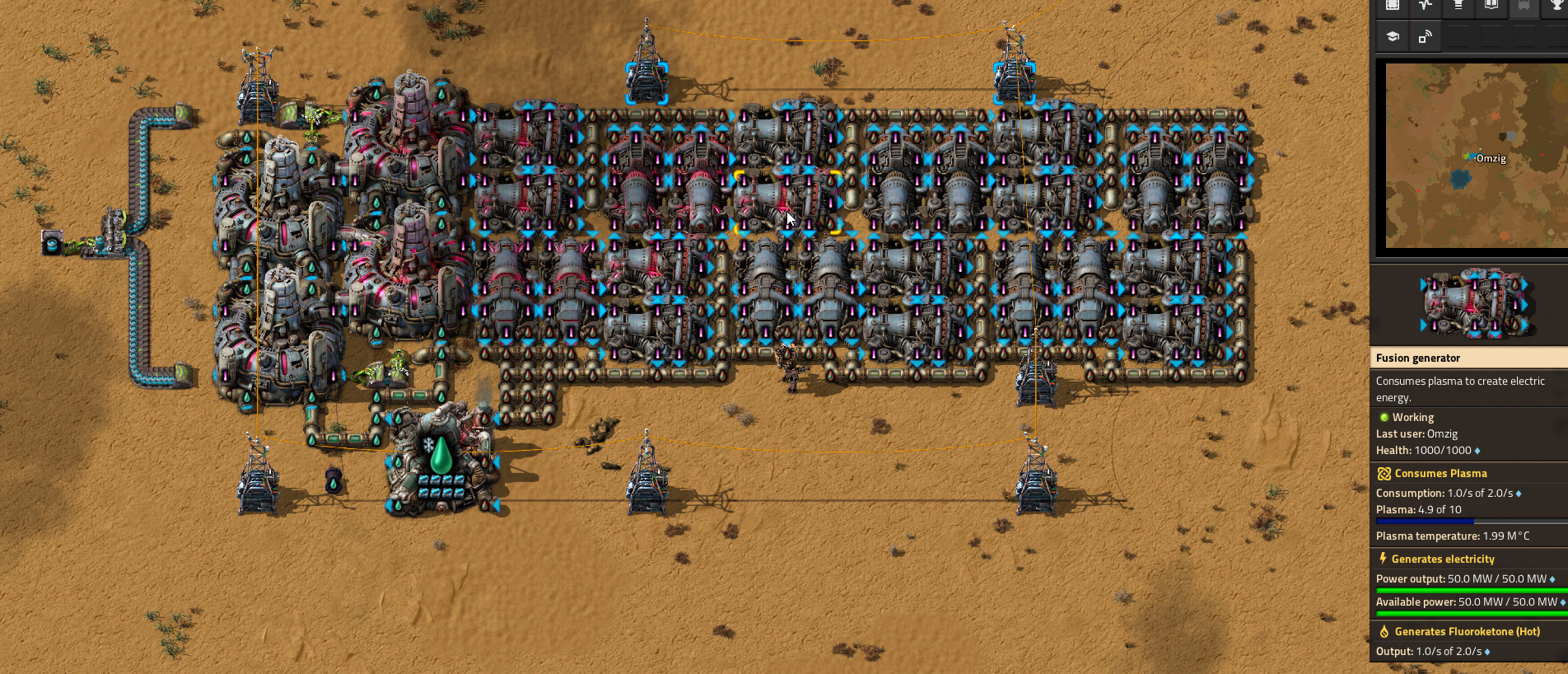Click the Generates electricity lightning icon

pyautogui.click(x=1382, y=558)
